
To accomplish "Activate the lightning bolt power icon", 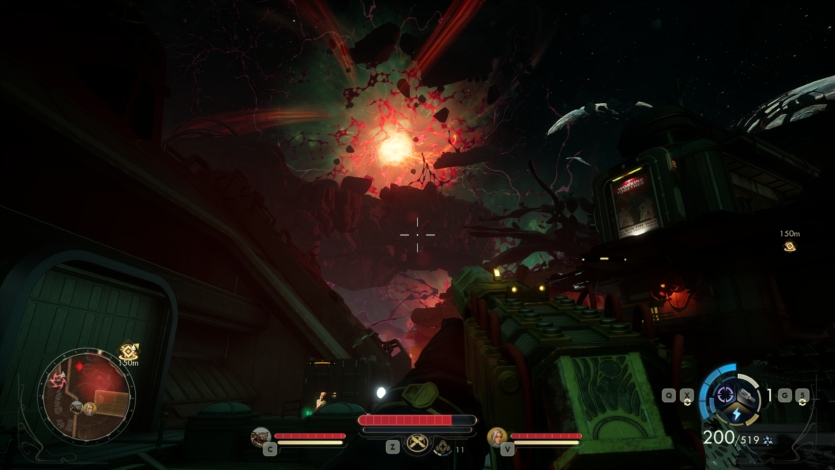I will pos(737,414).
